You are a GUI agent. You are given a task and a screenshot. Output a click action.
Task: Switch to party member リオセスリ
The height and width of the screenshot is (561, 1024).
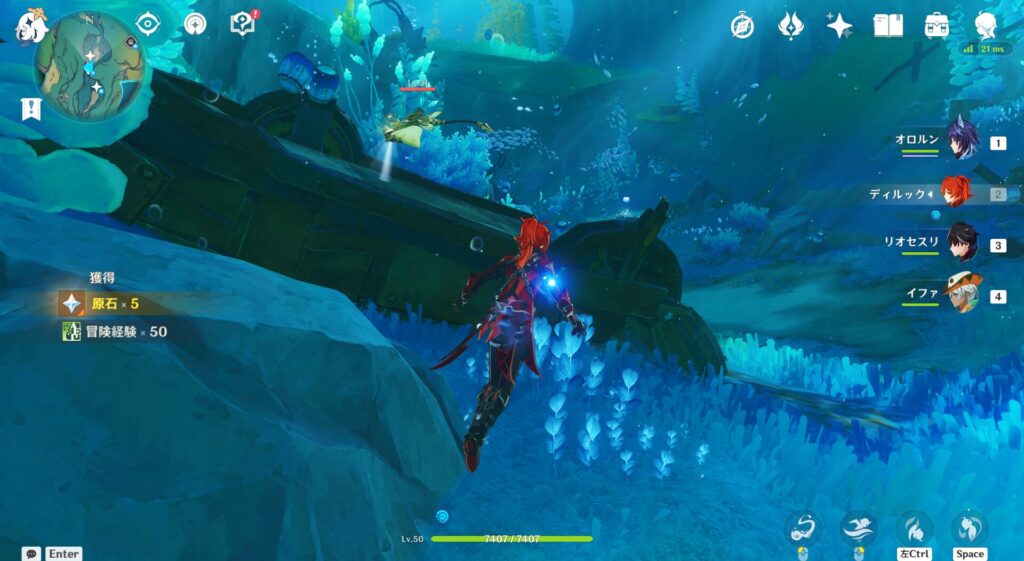coord(962,244)
